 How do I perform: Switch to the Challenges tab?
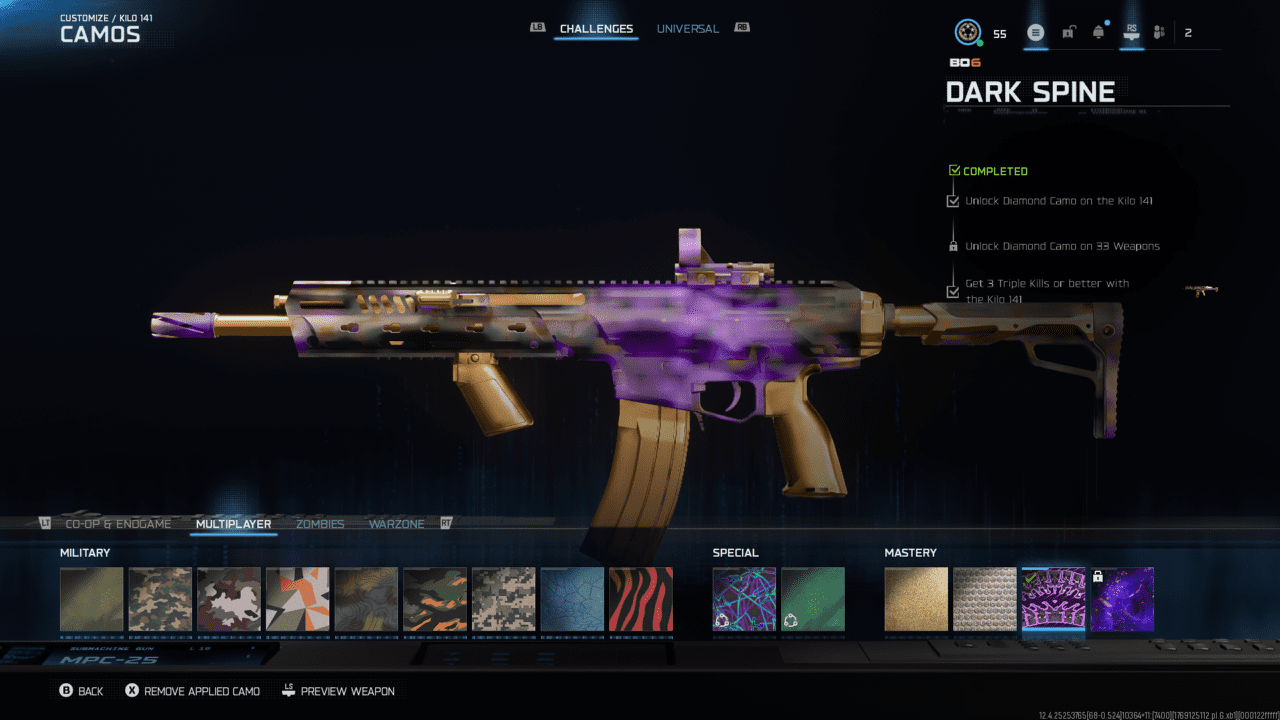pyautogui.click(x=596, y=29)
